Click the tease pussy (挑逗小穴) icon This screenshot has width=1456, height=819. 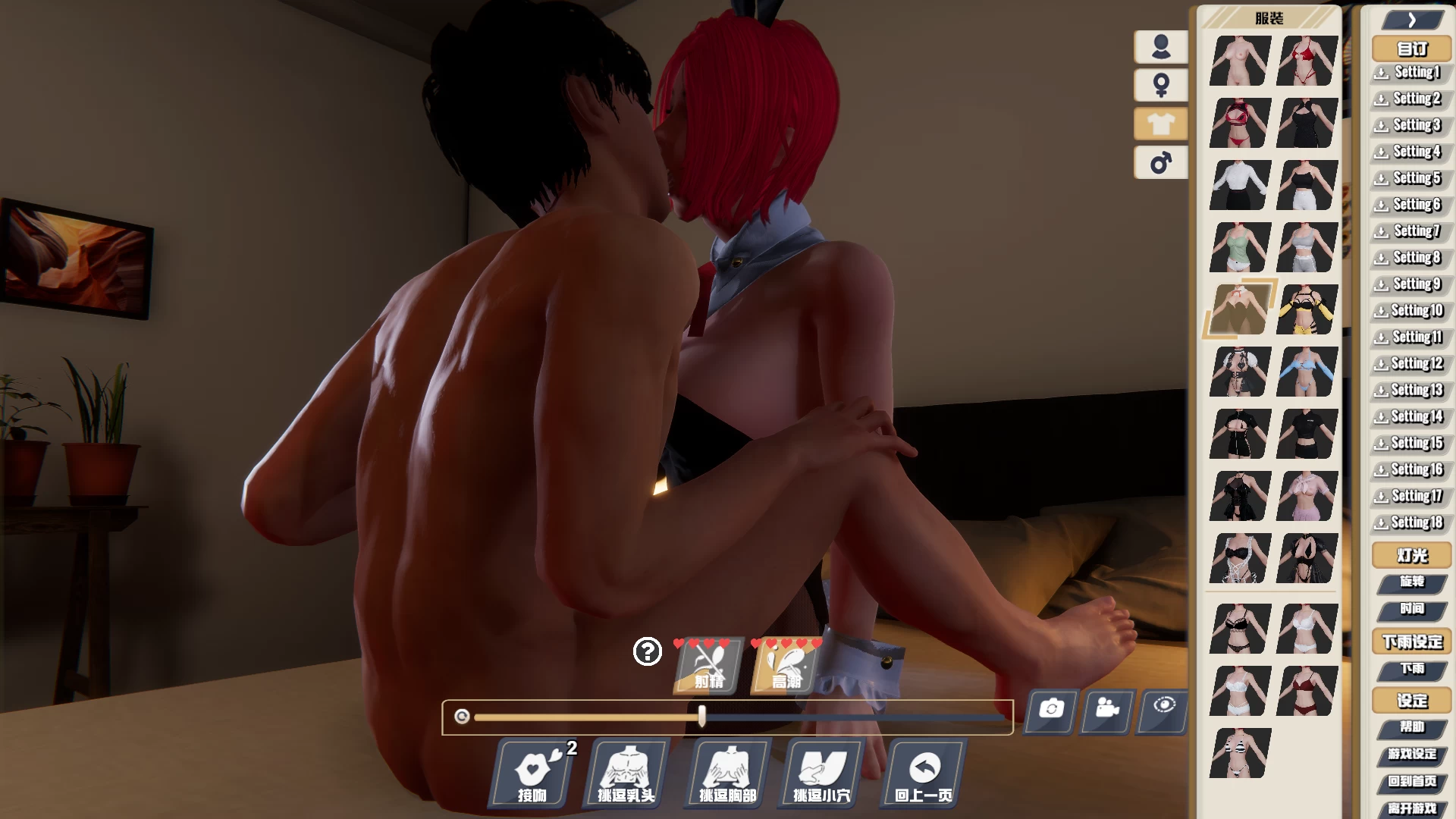[821, 773]
